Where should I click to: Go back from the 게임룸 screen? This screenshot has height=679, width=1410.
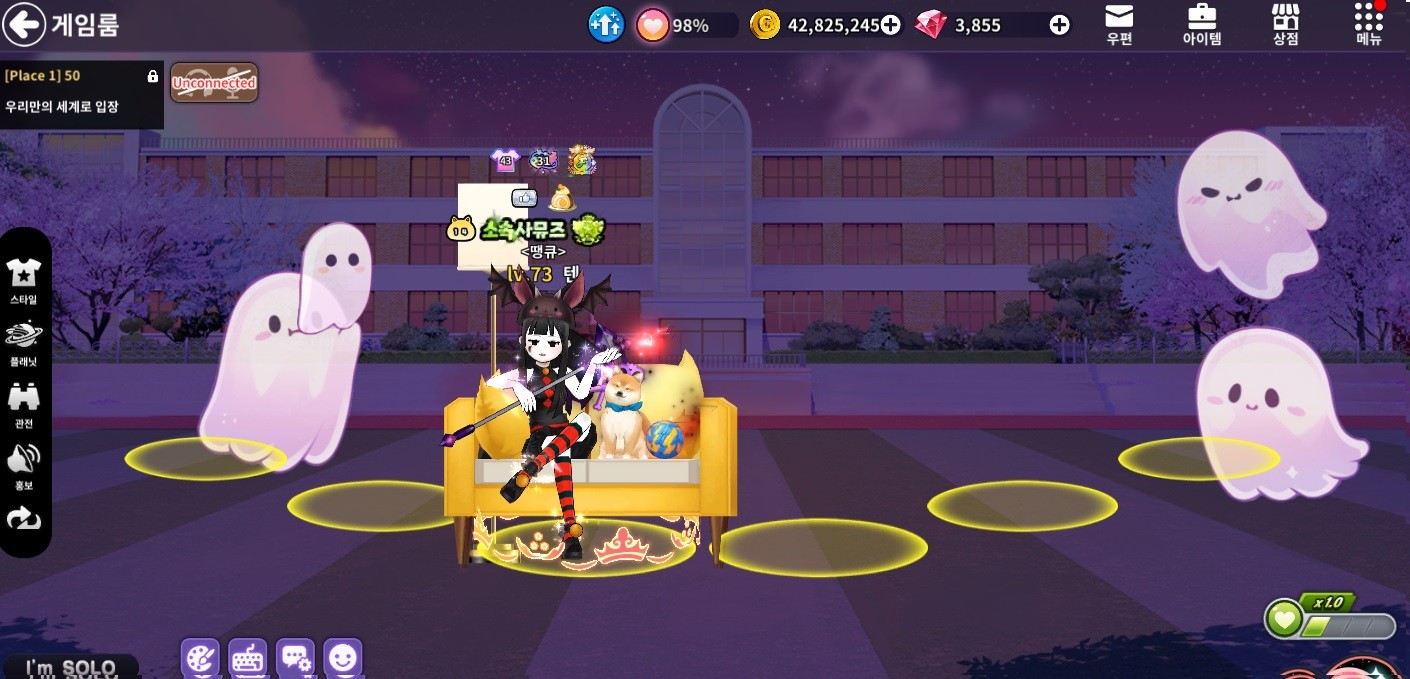[x=25, y=25]
